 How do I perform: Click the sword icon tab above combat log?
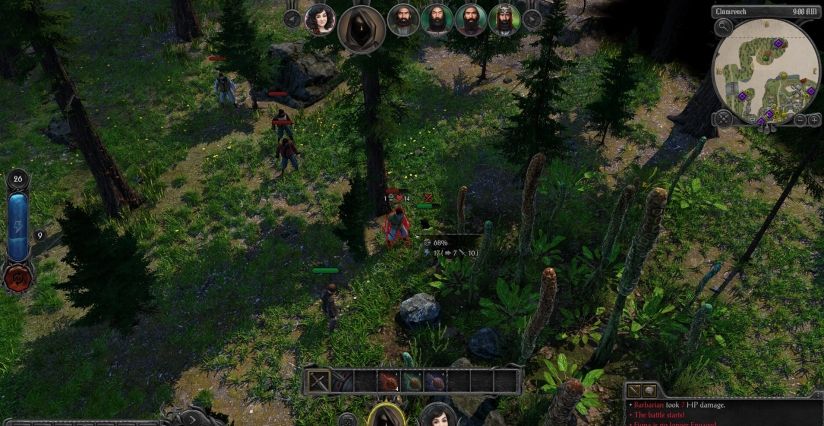(x=633, y=389)
